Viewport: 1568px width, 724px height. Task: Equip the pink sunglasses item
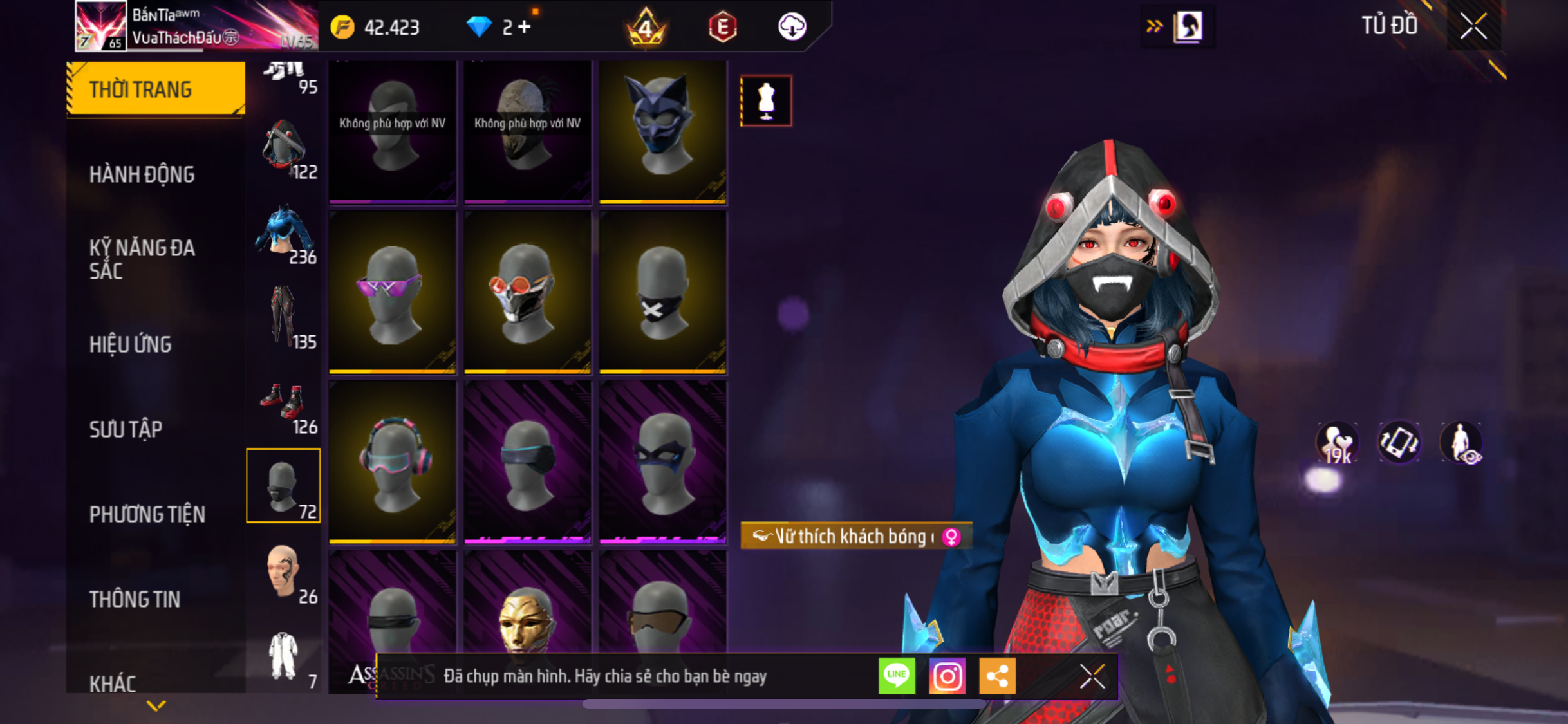pos(392,293)
